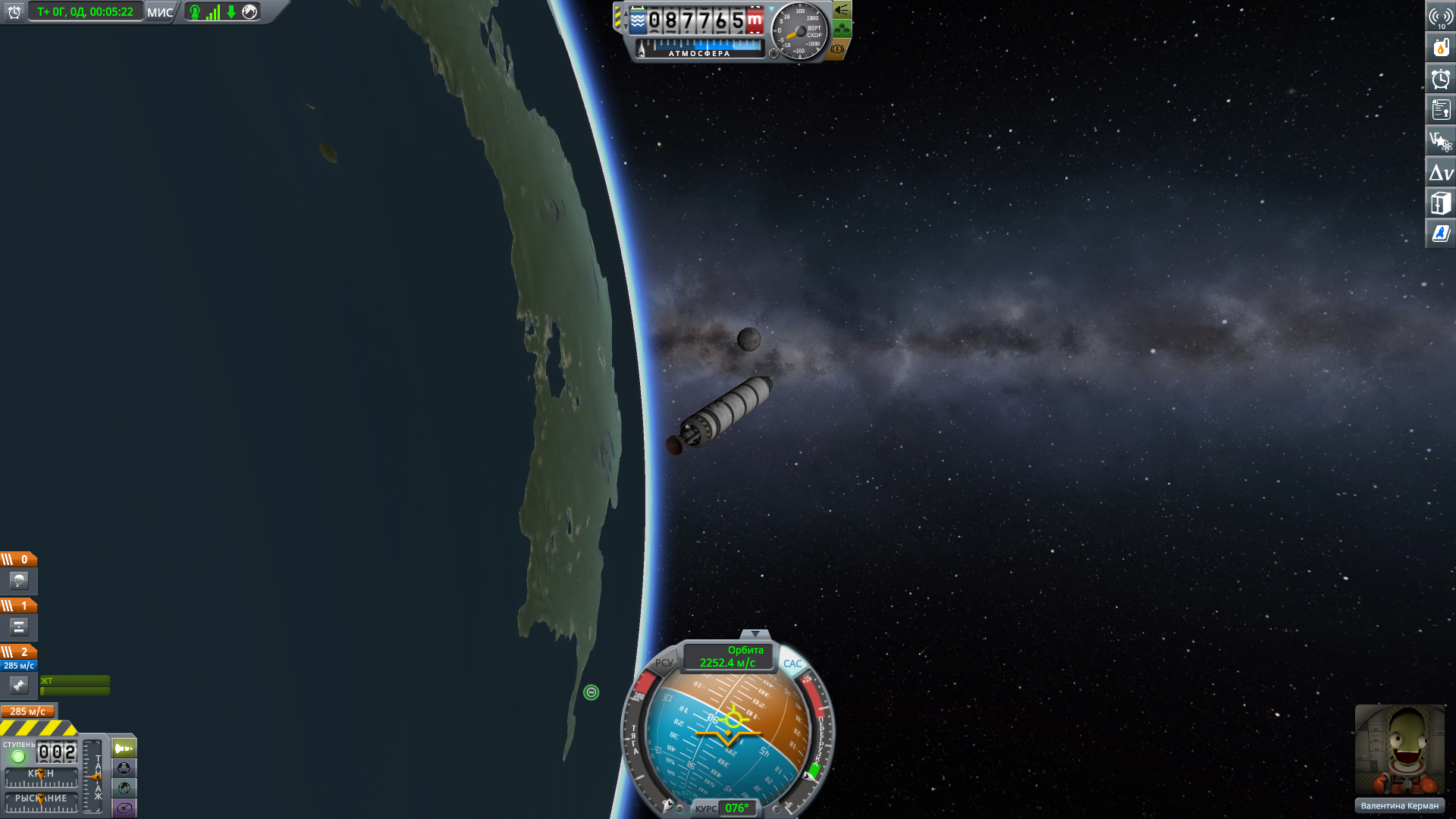Select the decoupler icon in stage 1

pyautogui.click(x=19, y=627)
